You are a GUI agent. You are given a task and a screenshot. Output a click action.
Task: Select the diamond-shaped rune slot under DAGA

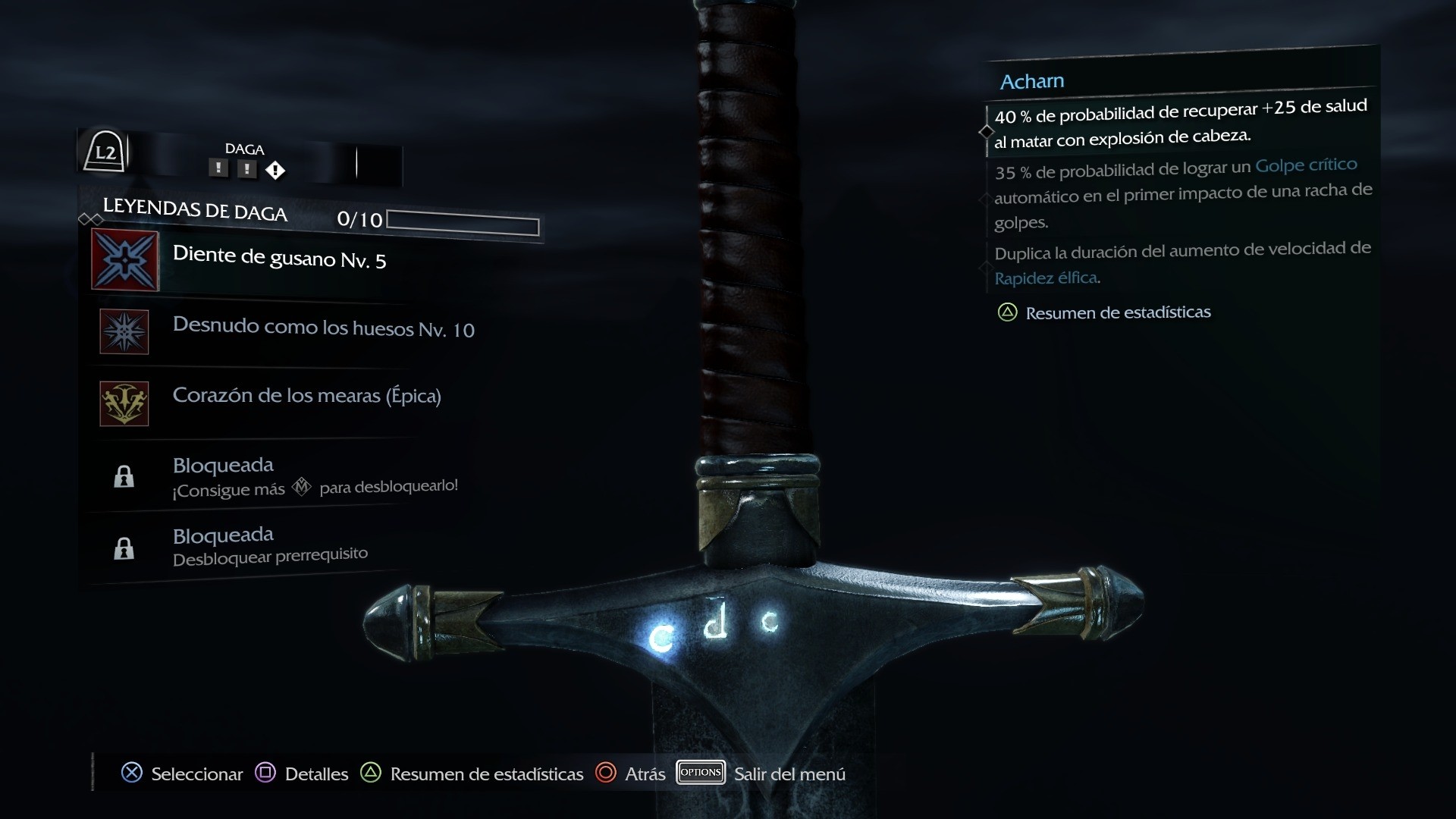coord(275,171)
